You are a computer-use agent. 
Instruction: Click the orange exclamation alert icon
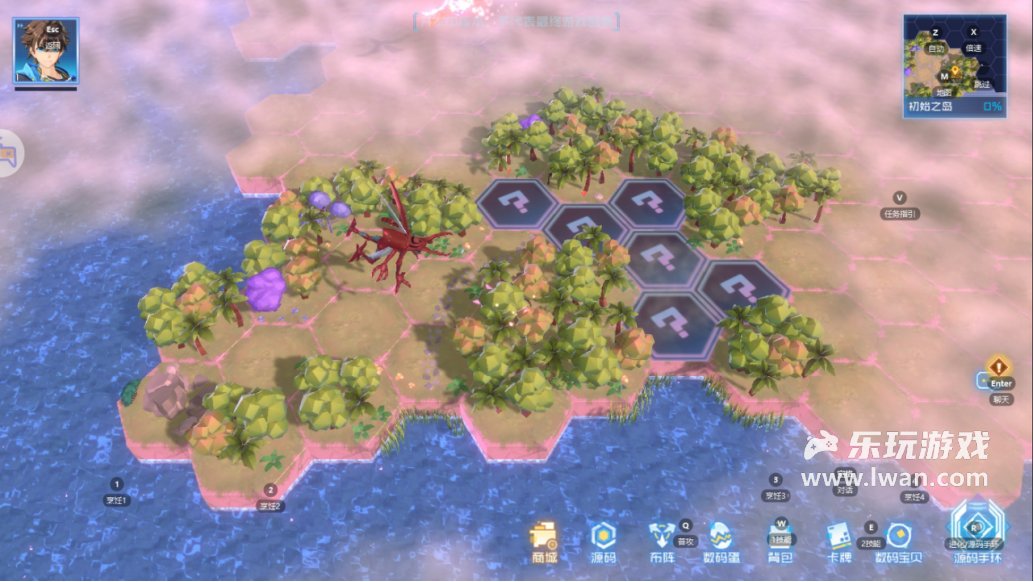(x=999, y=367)
